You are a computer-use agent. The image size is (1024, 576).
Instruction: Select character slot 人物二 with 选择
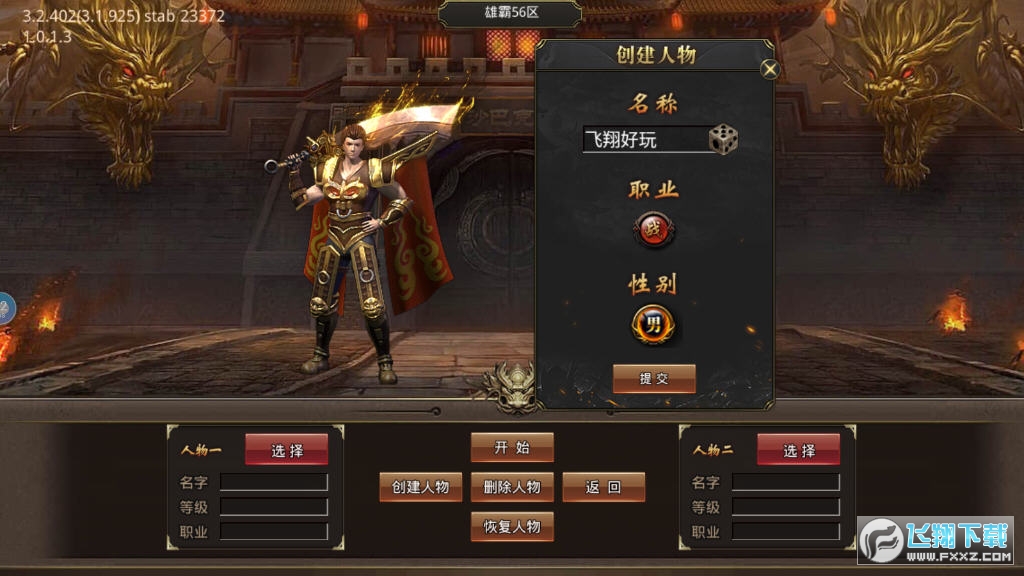(x=798, y=450)
